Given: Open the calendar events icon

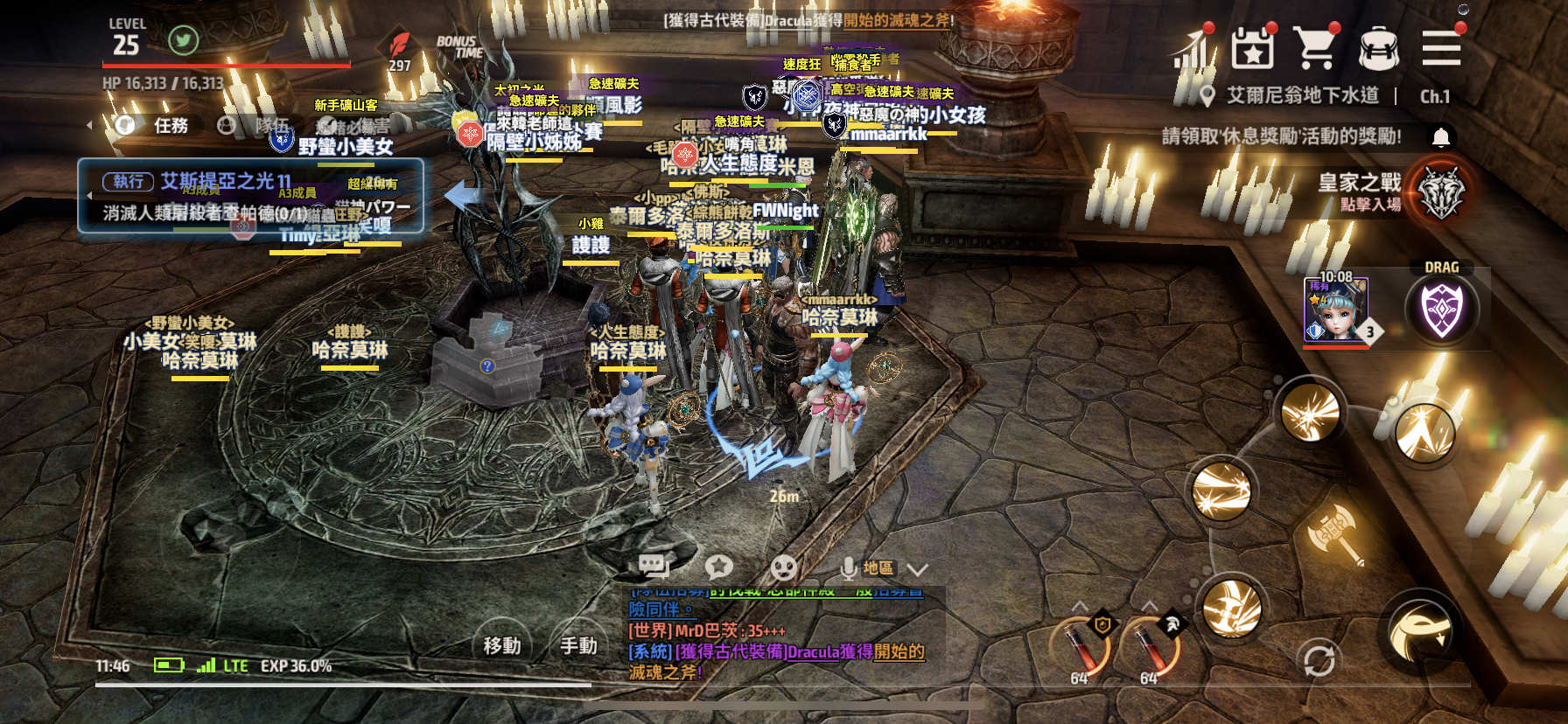Looking at the screenshot, I should point(1252,48).
